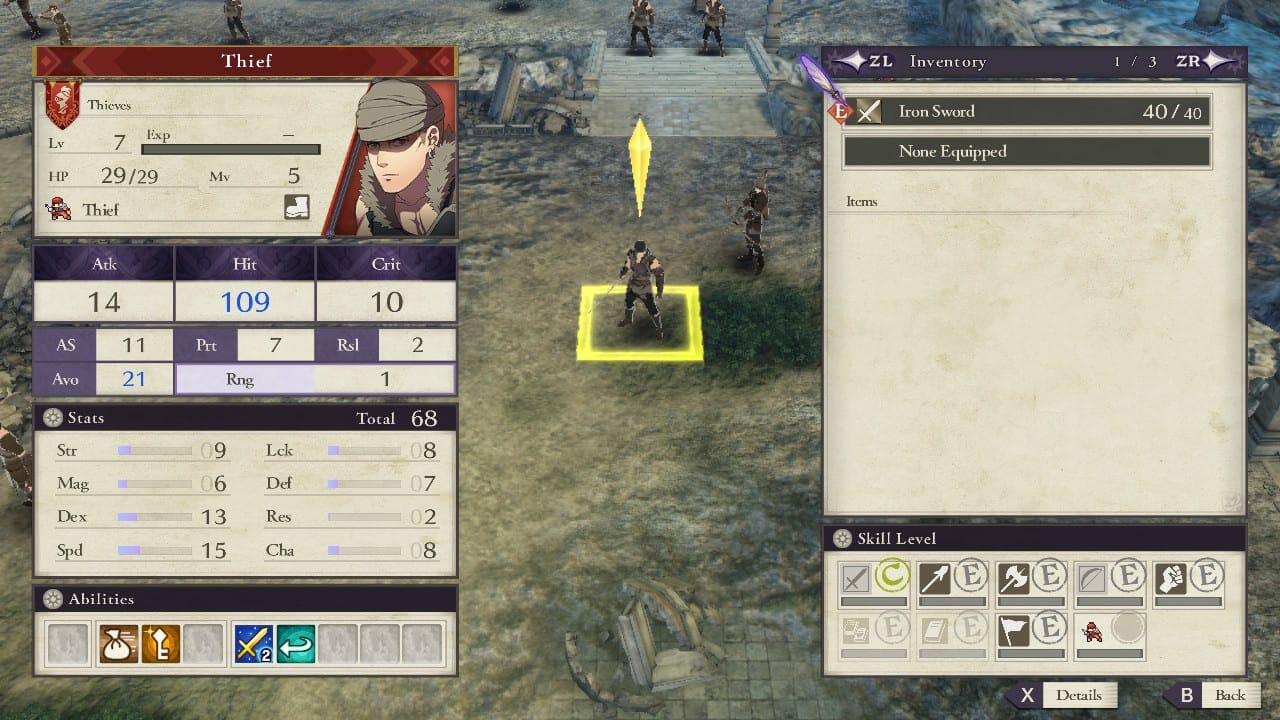Select the riding unit skill level icon
1280x720 pixels.
(x=1092, y=630)
